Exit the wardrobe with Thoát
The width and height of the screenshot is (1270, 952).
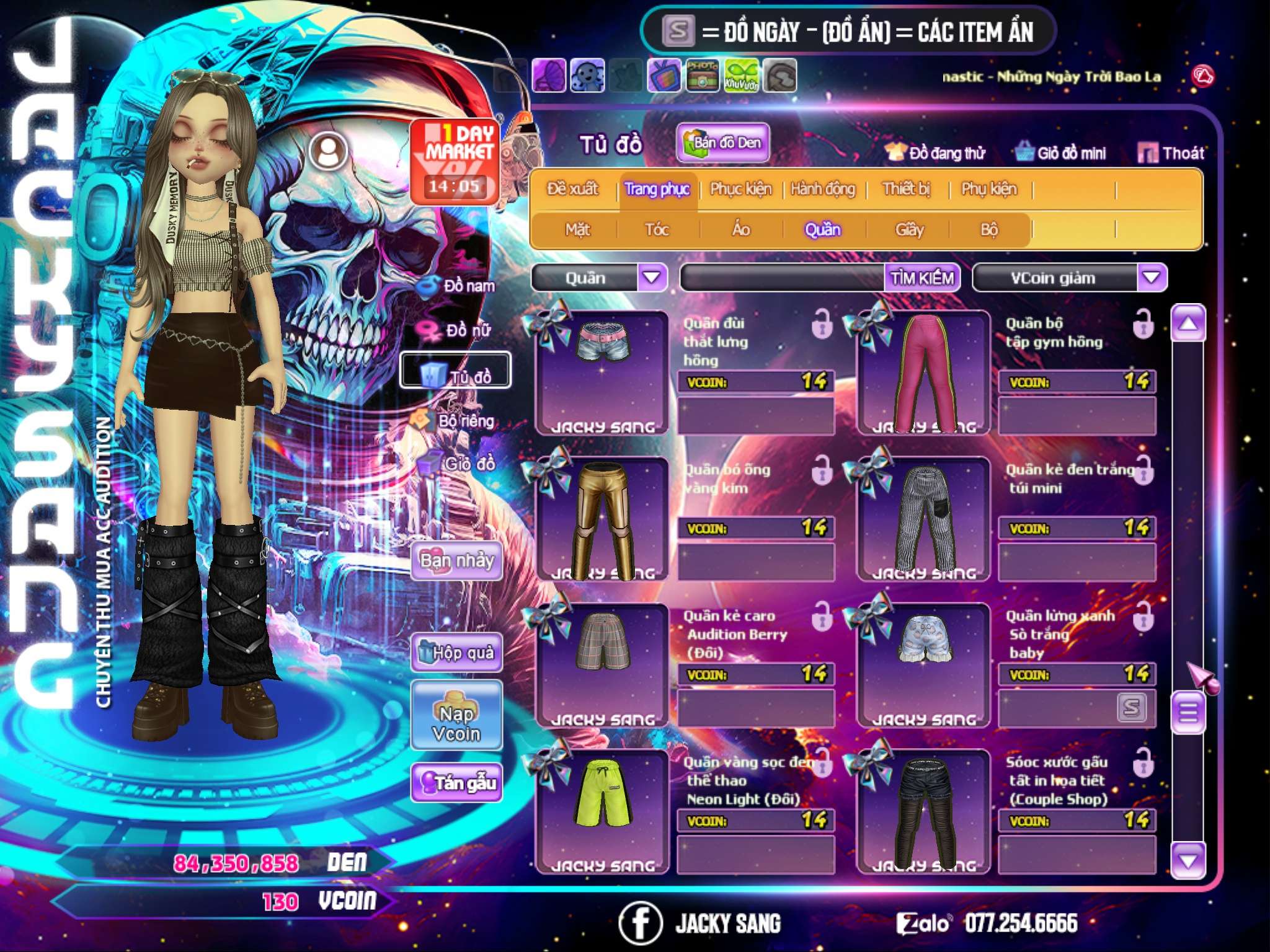pos(1171,153)
